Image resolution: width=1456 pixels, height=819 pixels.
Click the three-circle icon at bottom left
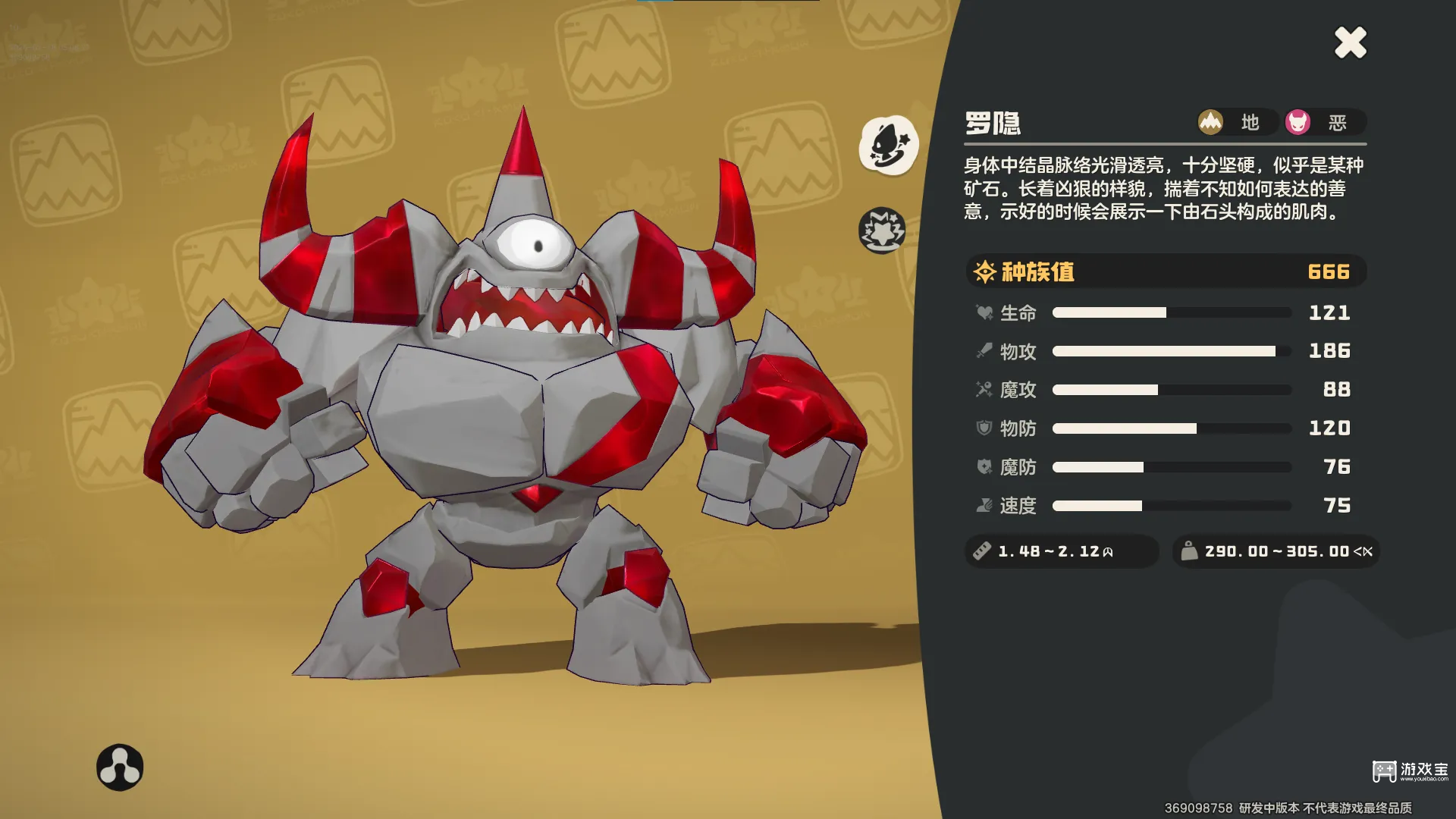[x=120, y=767]
